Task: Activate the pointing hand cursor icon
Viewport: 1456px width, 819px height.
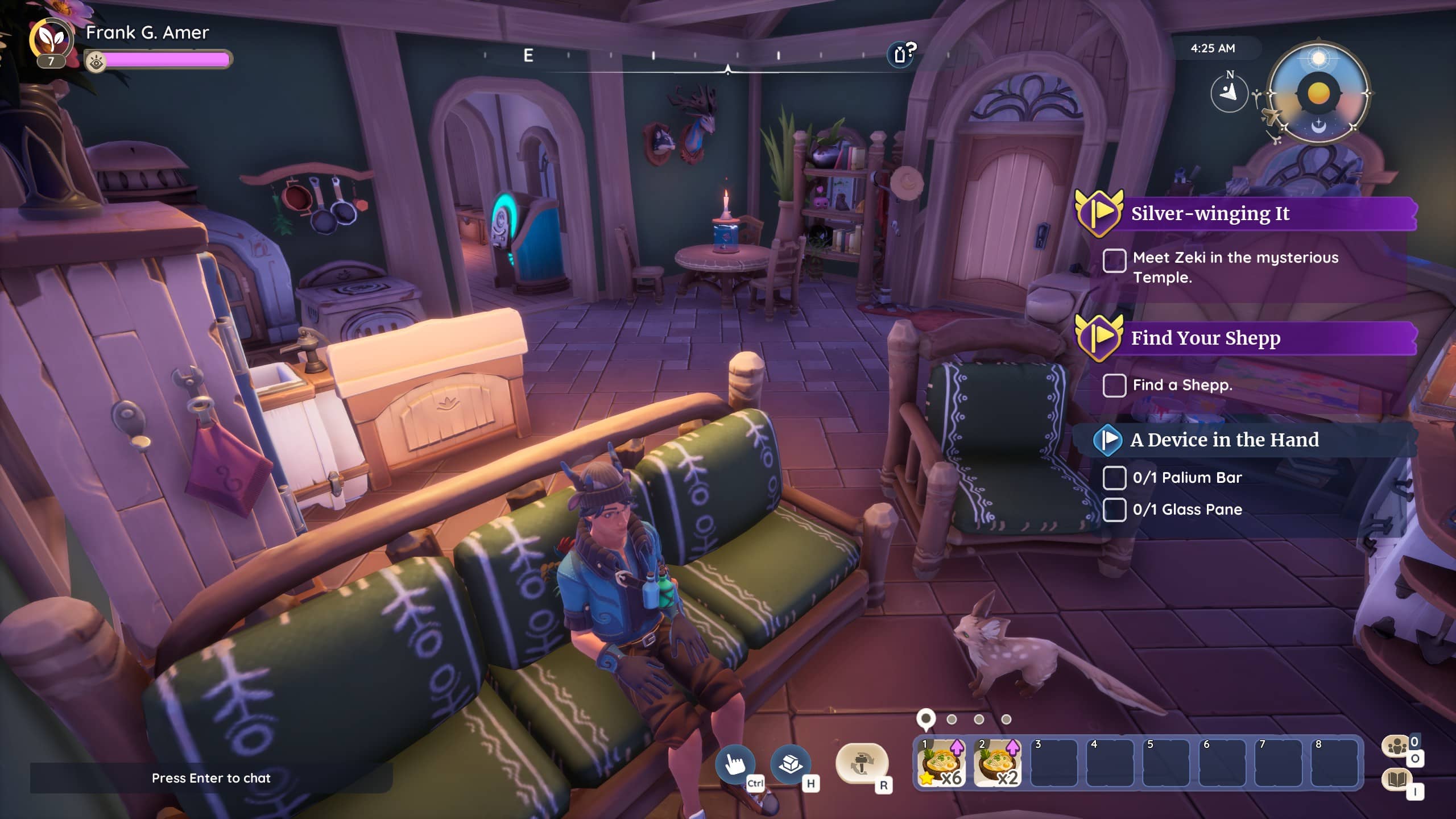Action: (x=735, y=763)
